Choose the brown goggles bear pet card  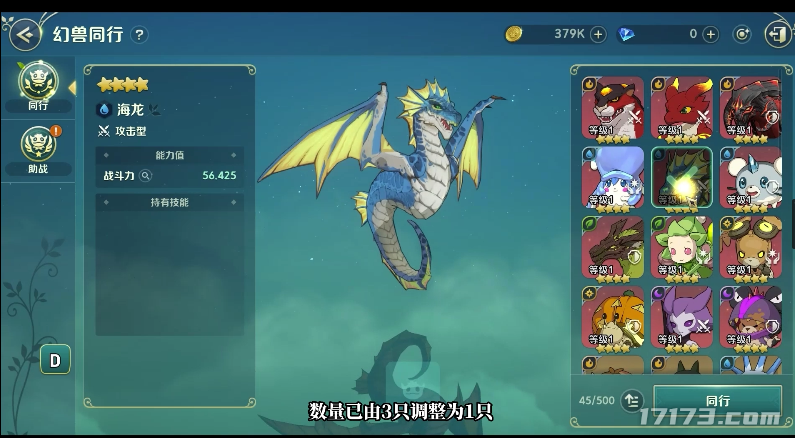pyautogui.click(x=749, y=246)
